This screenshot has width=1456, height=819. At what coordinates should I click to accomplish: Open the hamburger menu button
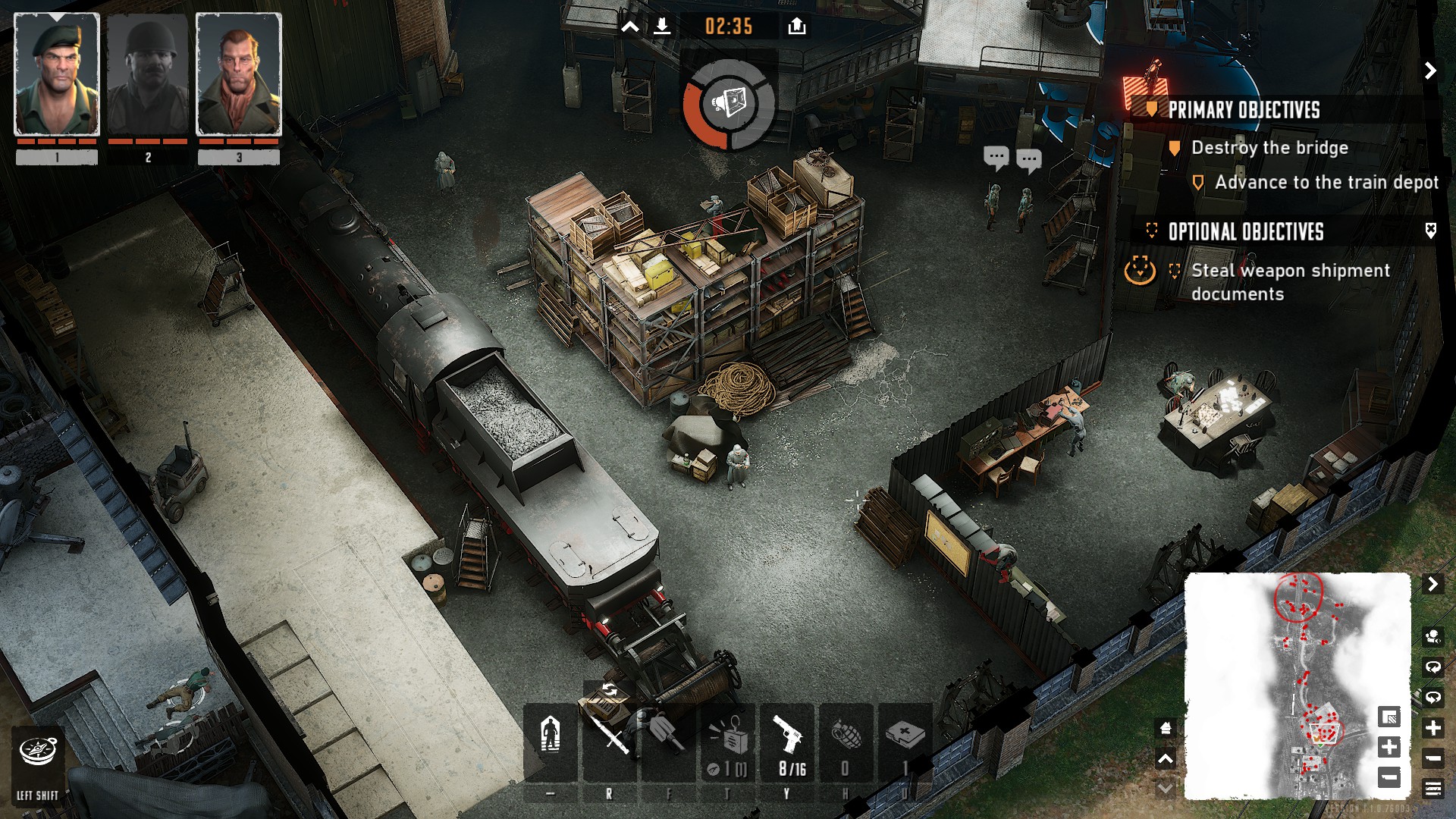point(1433,789)
